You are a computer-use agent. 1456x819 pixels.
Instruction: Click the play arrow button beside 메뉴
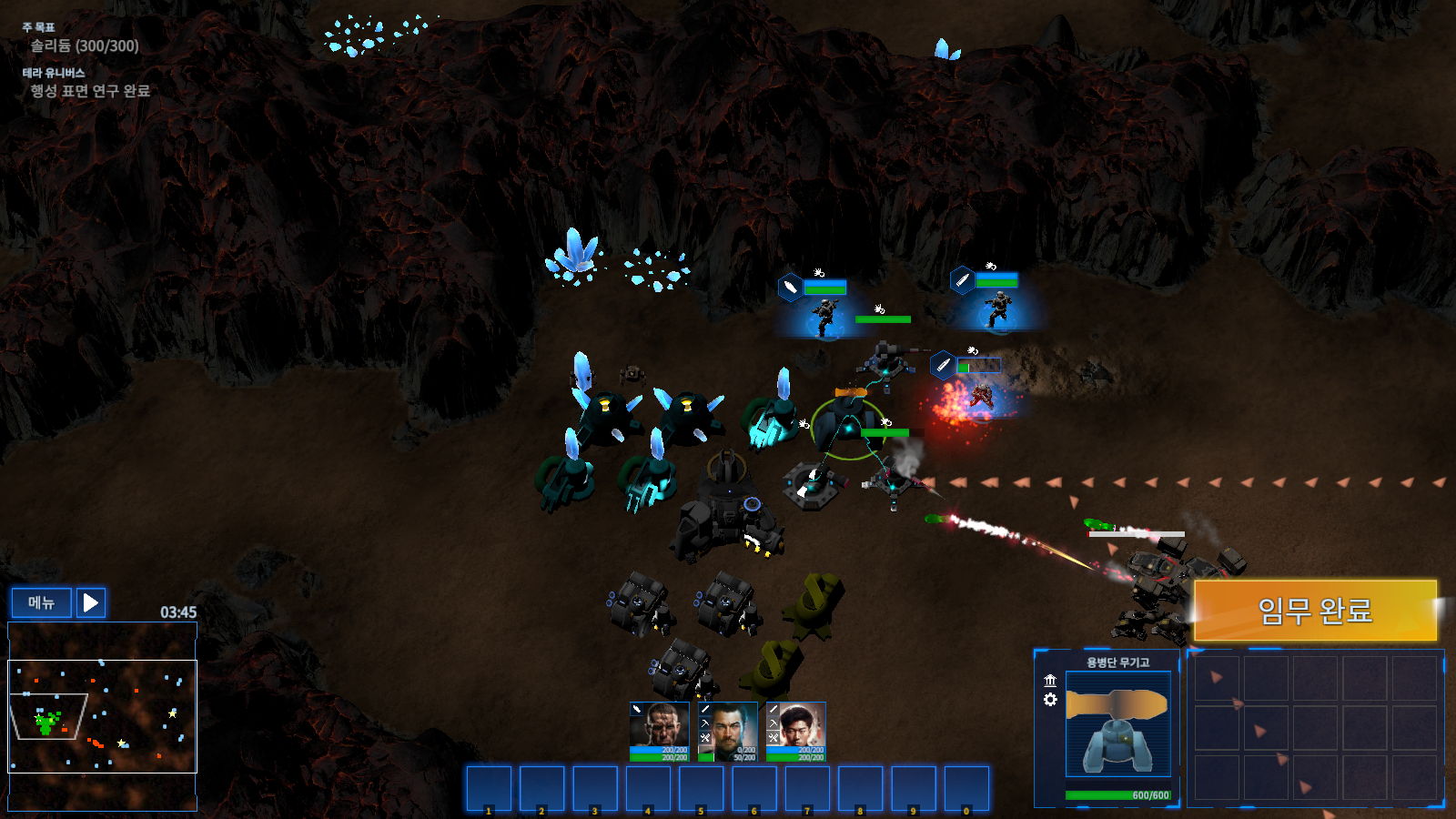tap(91, 602)
